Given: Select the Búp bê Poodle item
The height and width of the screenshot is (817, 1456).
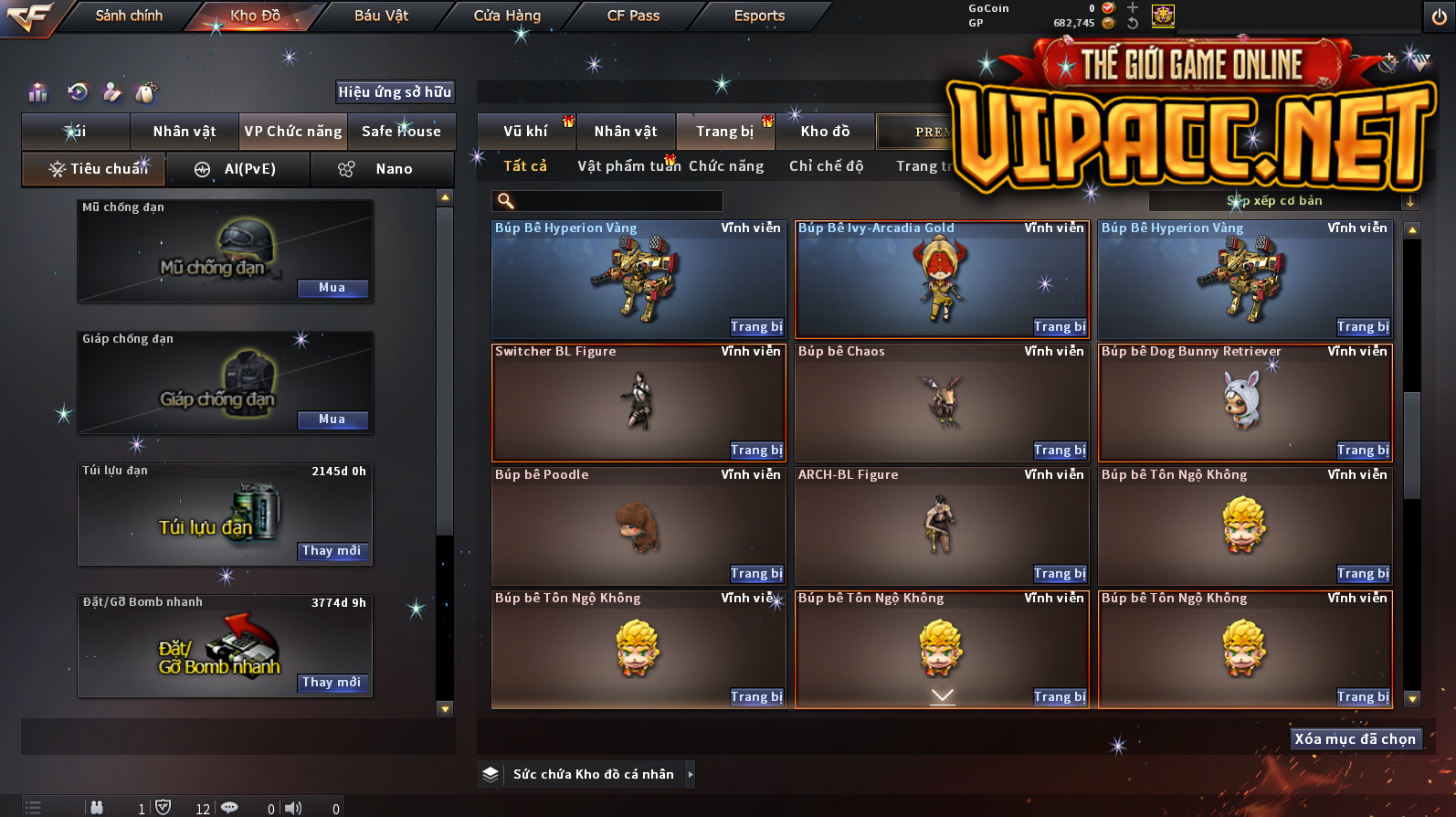Looking at the screenshot, I should point(638,525).
